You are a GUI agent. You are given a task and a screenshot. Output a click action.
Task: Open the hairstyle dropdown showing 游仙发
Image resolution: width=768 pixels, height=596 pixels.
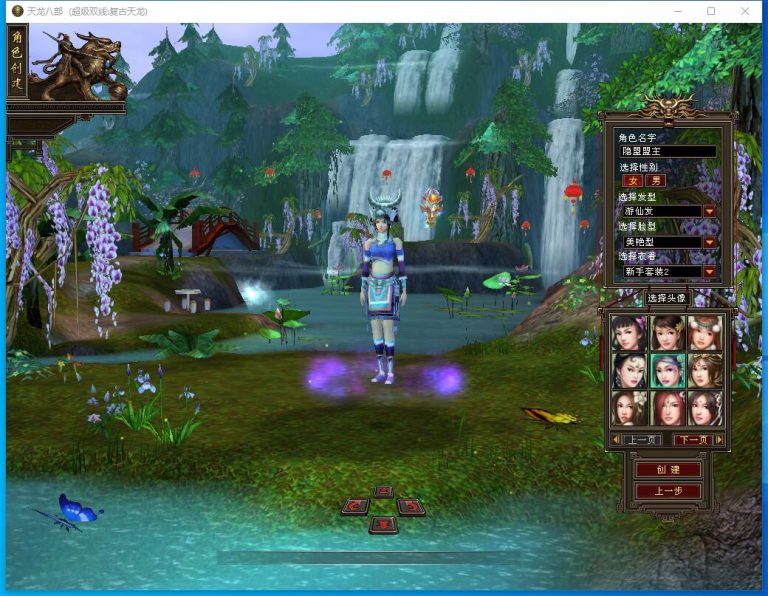709,211
